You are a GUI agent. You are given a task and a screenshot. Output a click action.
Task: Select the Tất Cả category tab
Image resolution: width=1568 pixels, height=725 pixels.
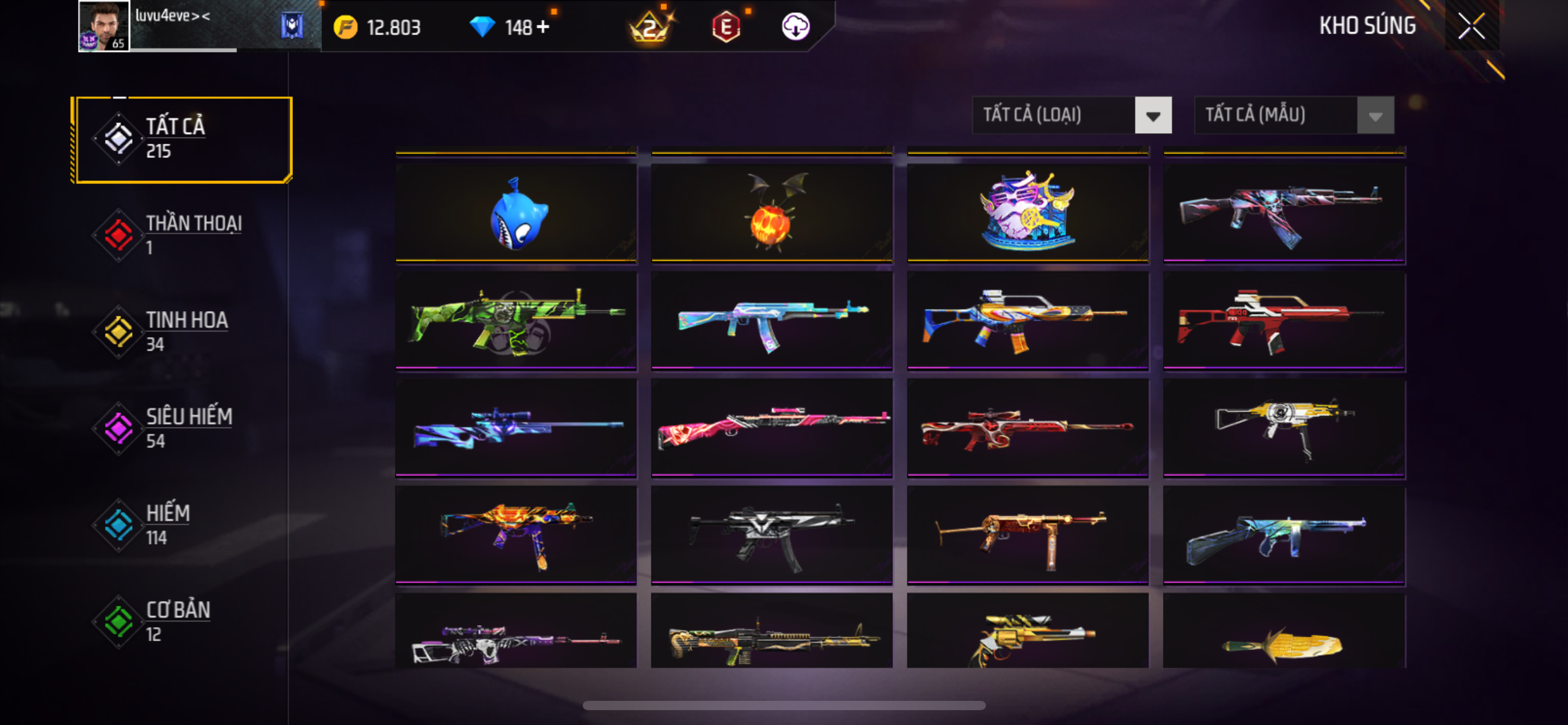pos(182,139)
